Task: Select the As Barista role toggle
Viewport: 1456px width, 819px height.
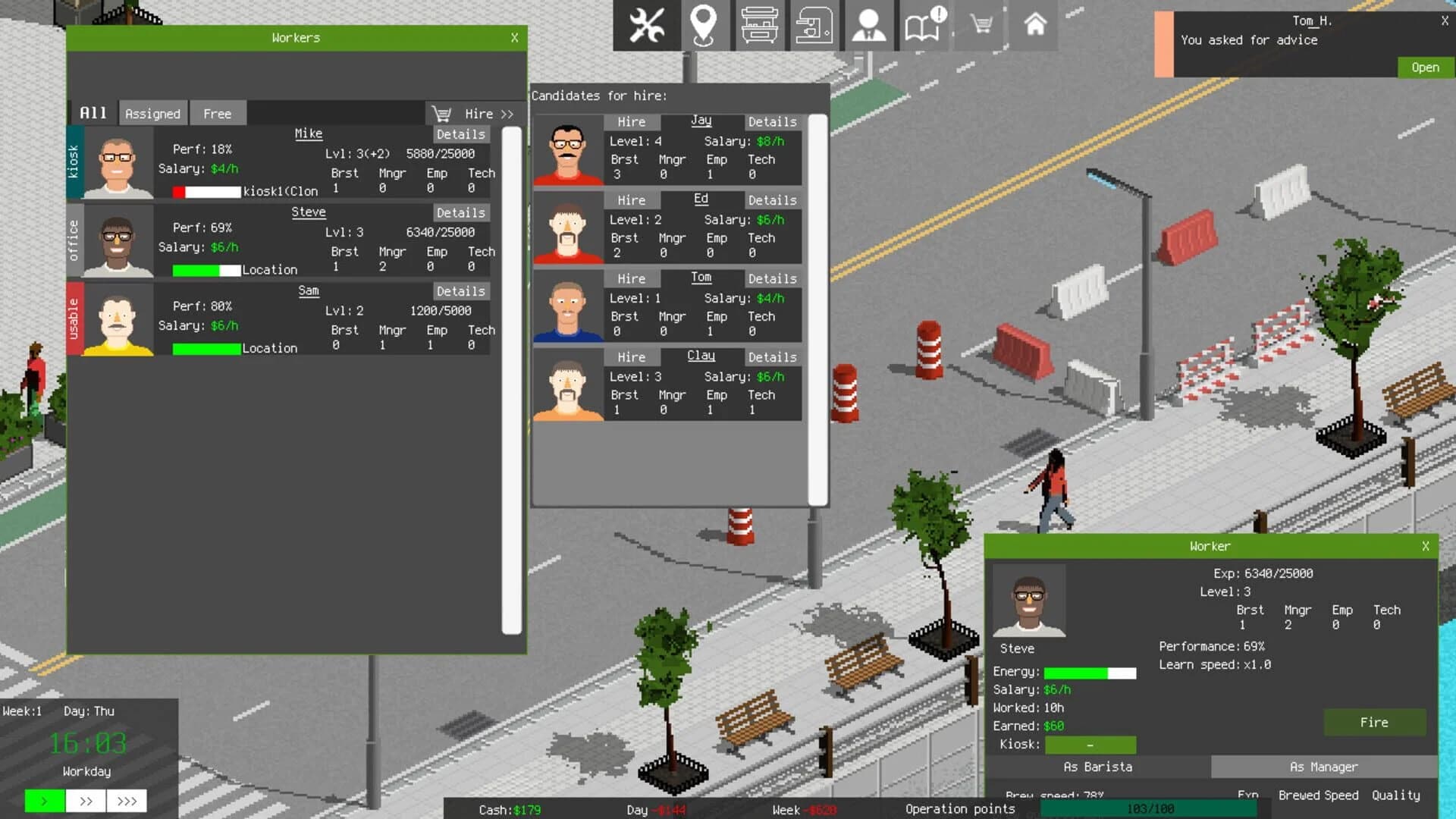Action: 1098,767
